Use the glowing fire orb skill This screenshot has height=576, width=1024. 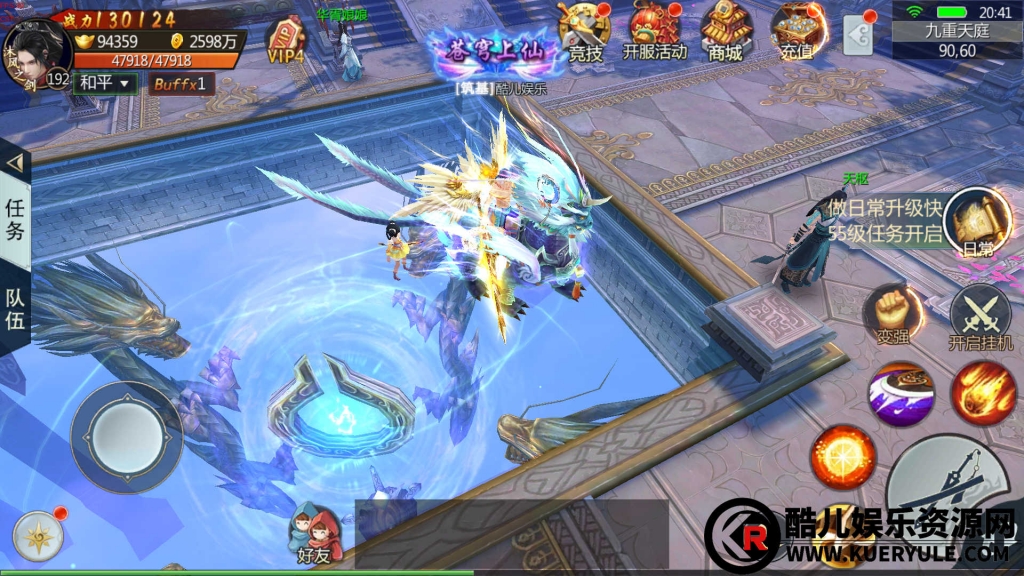pyautogui.click(x=841, y=455)
